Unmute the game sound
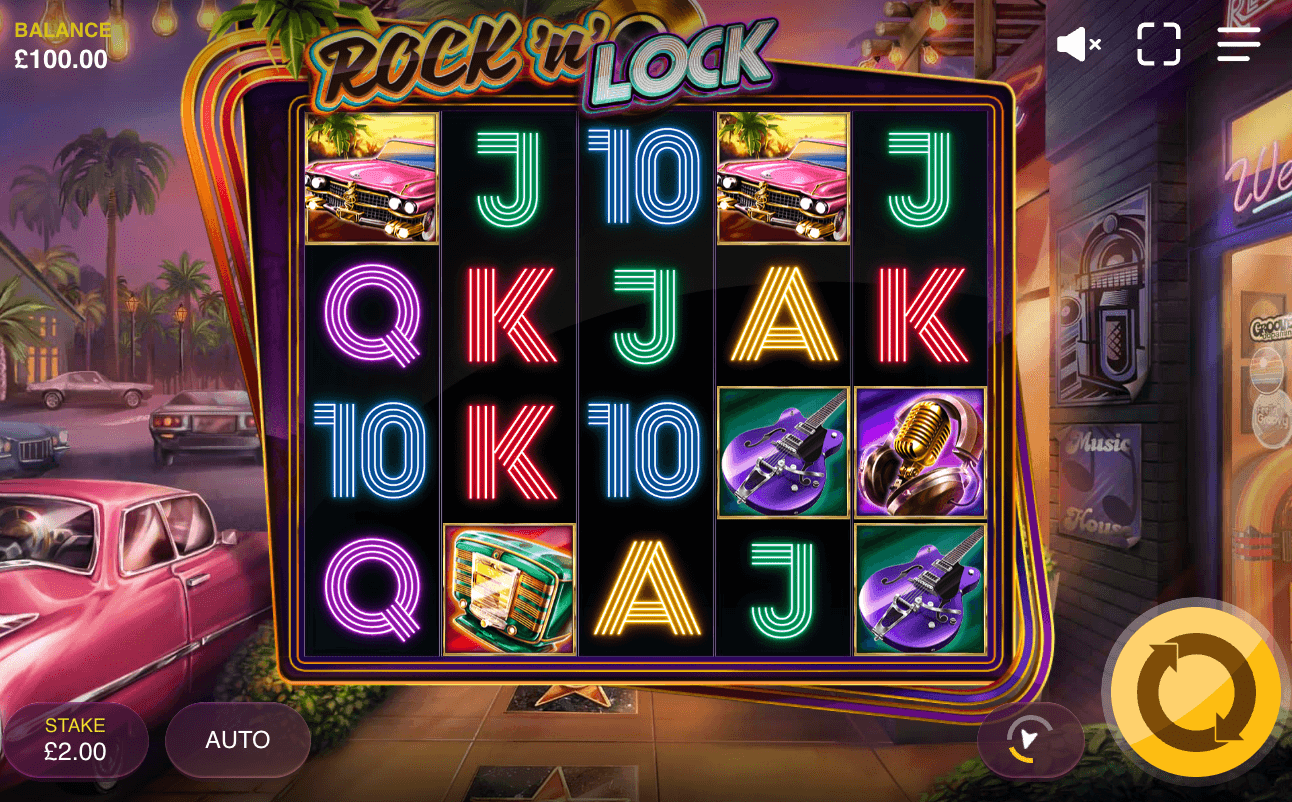 coord(1078,44)
